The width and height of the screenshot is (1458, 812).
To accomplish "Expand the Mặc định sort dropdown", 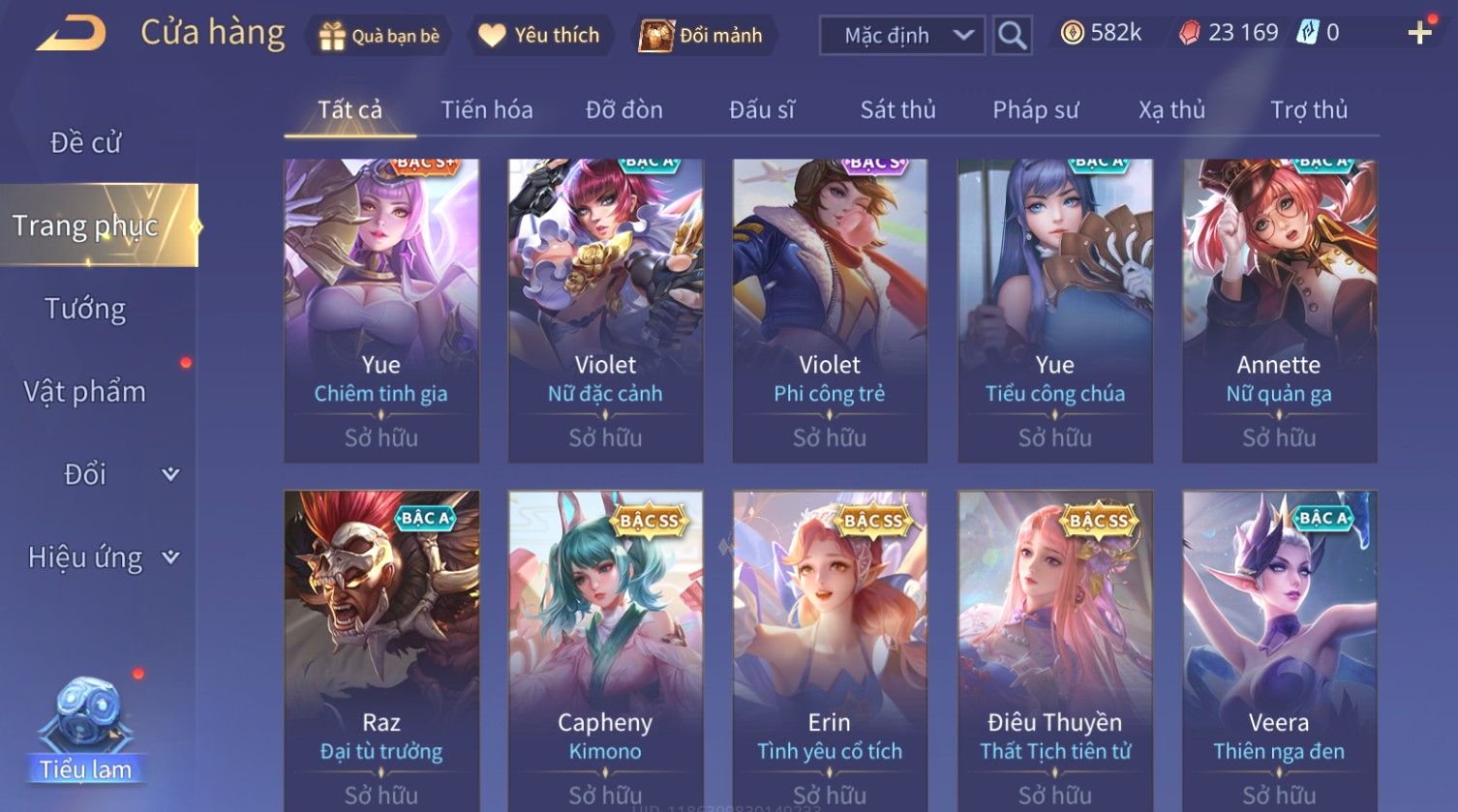I will [x=901, y=36].
